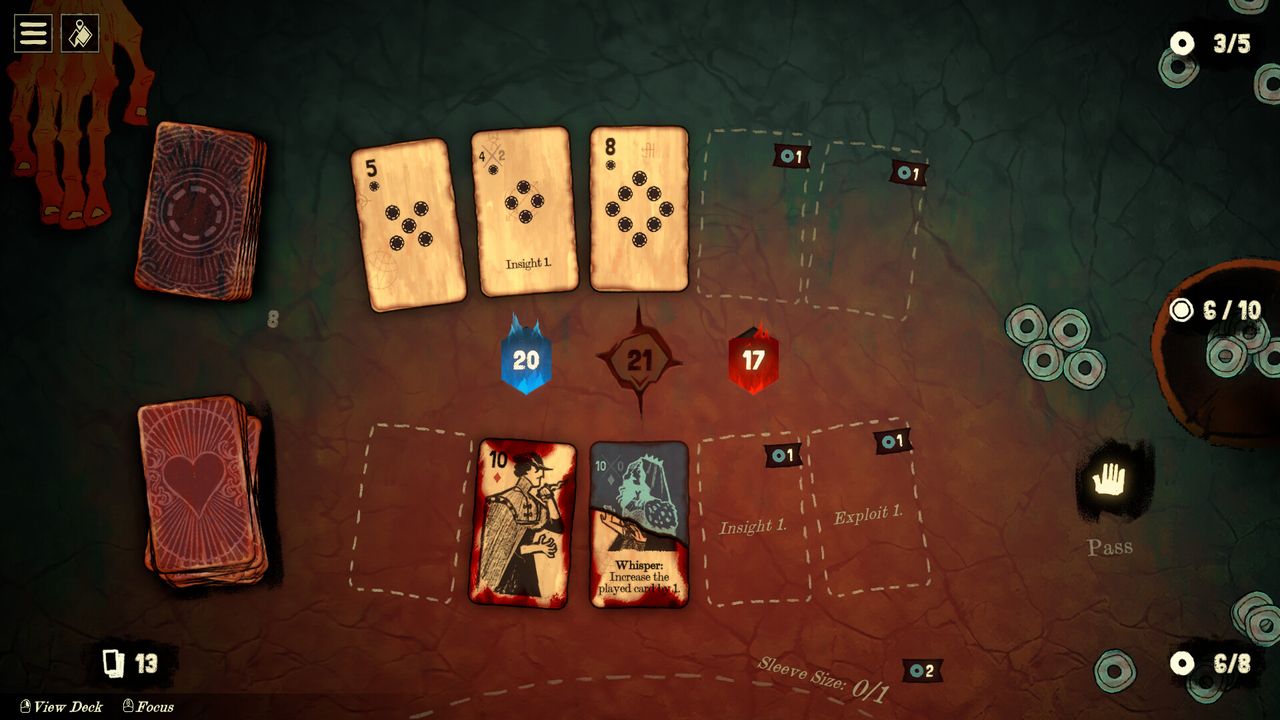
Task: Open the deck card counter showing 13
Action: [x=132, y=663]
